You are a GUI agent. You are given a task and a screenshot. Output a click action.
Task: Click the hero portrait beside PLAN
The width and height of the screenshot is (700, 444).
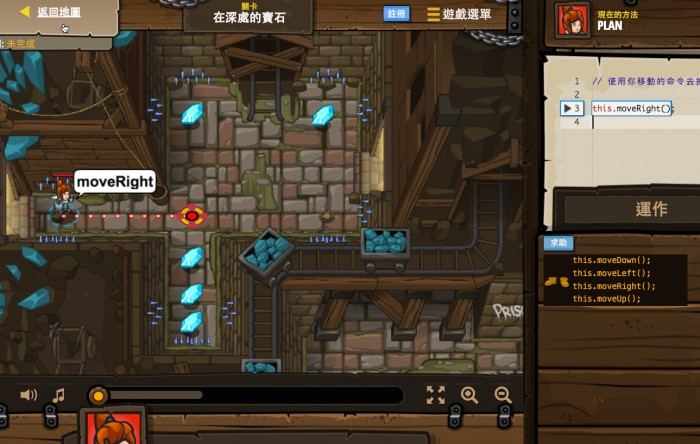(x=573, y=20)
